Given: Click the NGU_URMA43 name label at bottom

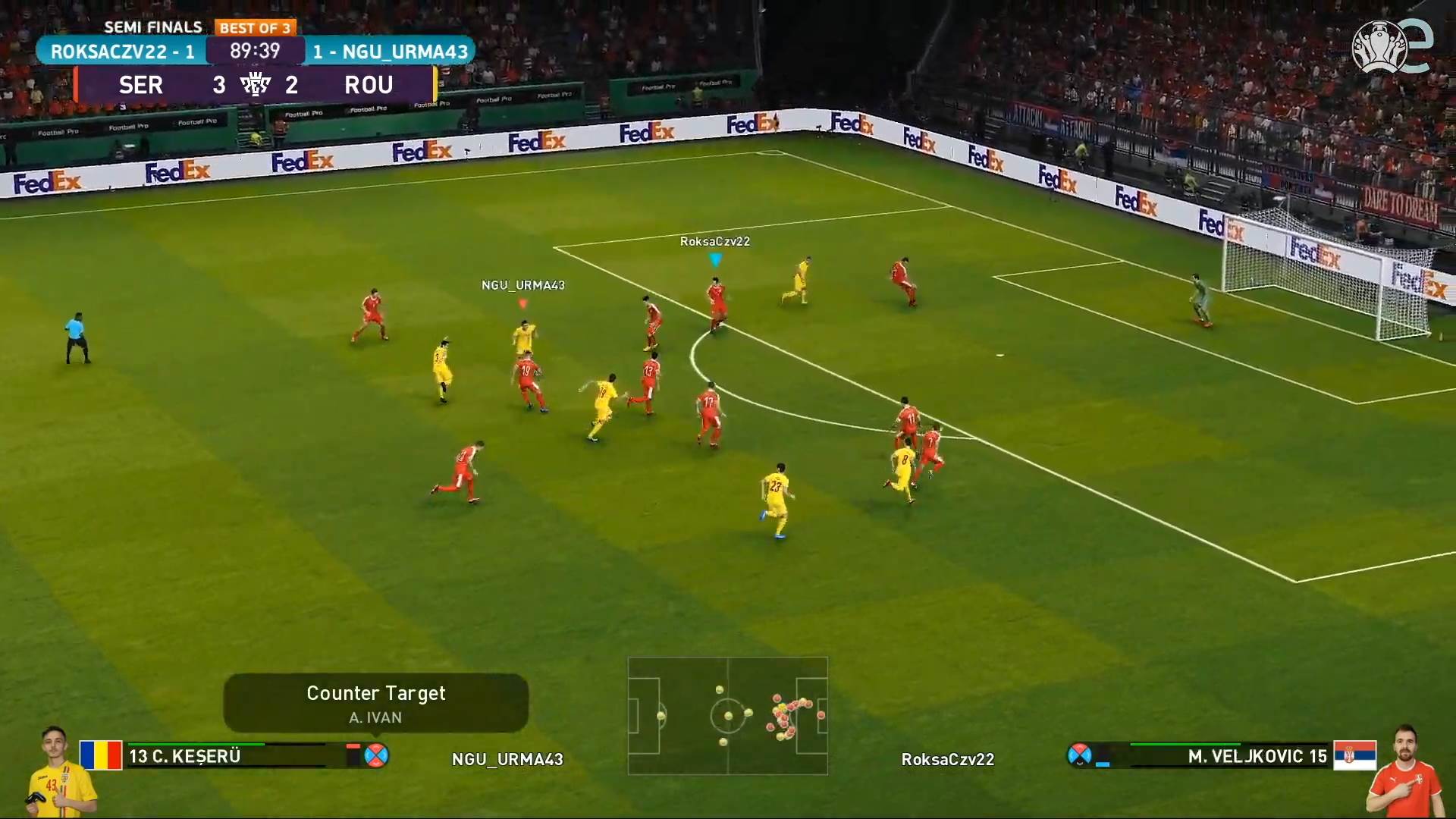Looking at the screenshot, I should [507, 759].
